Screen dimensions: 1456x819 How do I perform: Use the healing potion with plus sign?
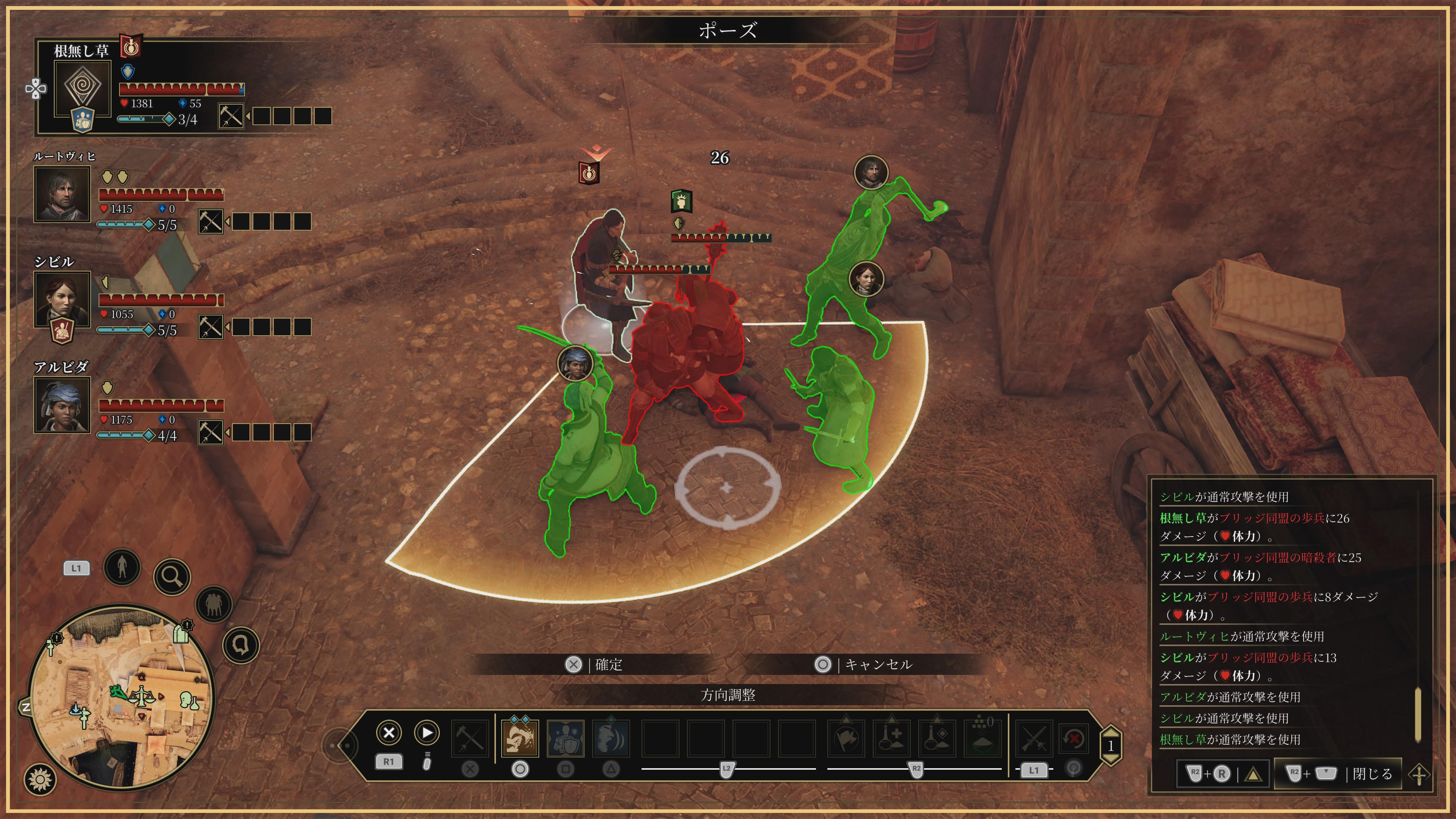pos(891,737)
